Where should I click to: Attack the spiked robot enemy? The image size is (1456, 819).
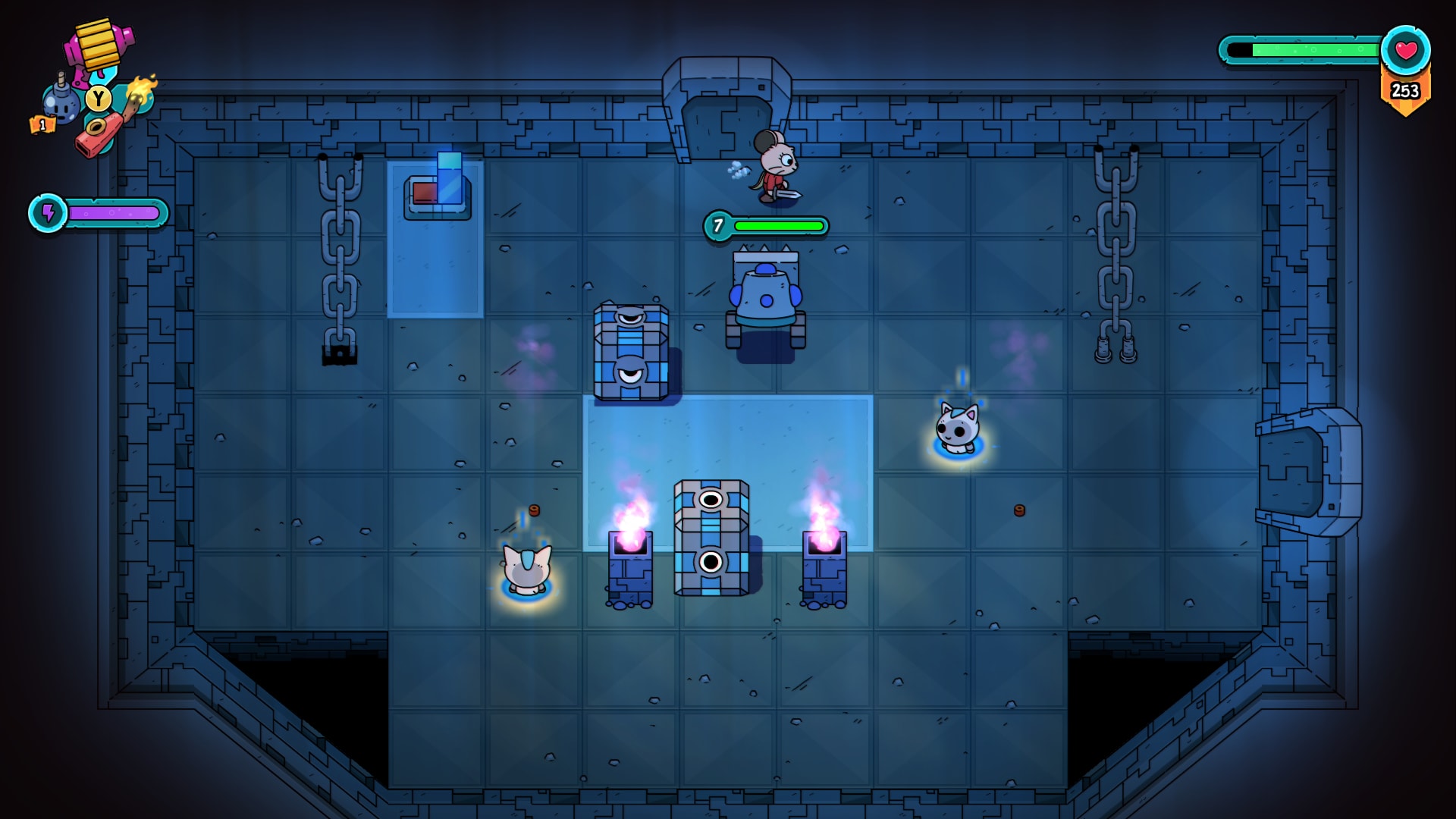(x=766, y=296)
